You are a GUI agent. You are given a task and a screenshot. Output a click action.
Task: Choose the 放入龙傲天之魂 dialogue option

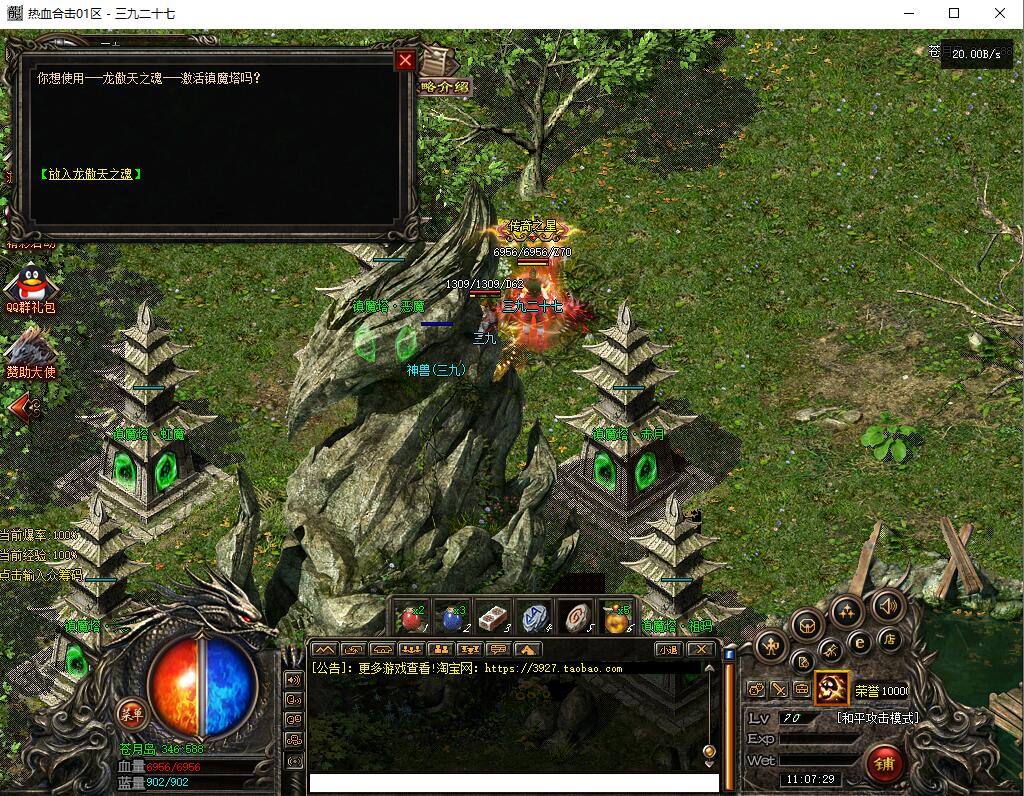(91, 174)
